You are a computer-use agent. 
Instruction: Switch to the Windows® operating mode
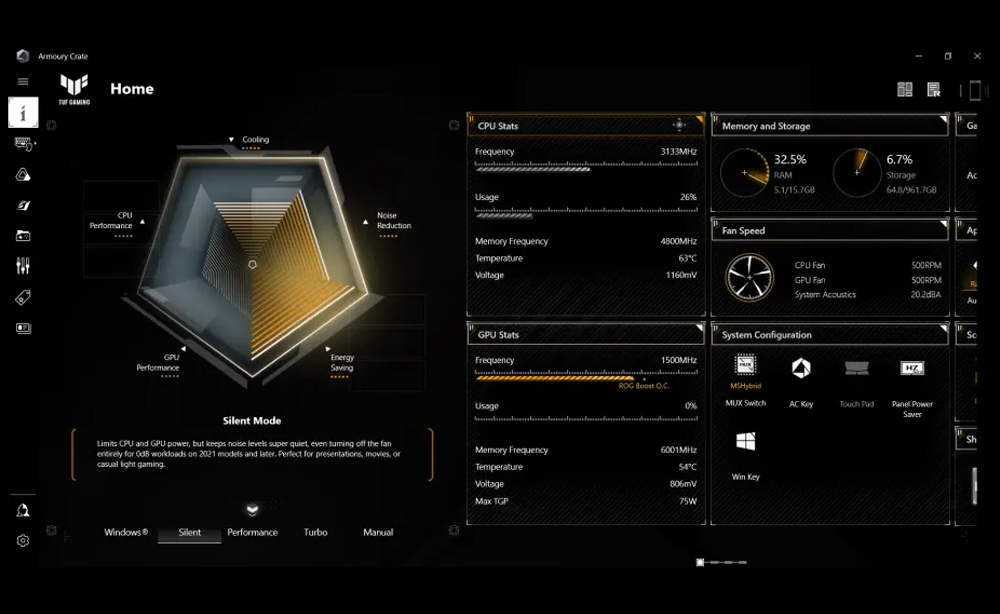click(126, 532)
